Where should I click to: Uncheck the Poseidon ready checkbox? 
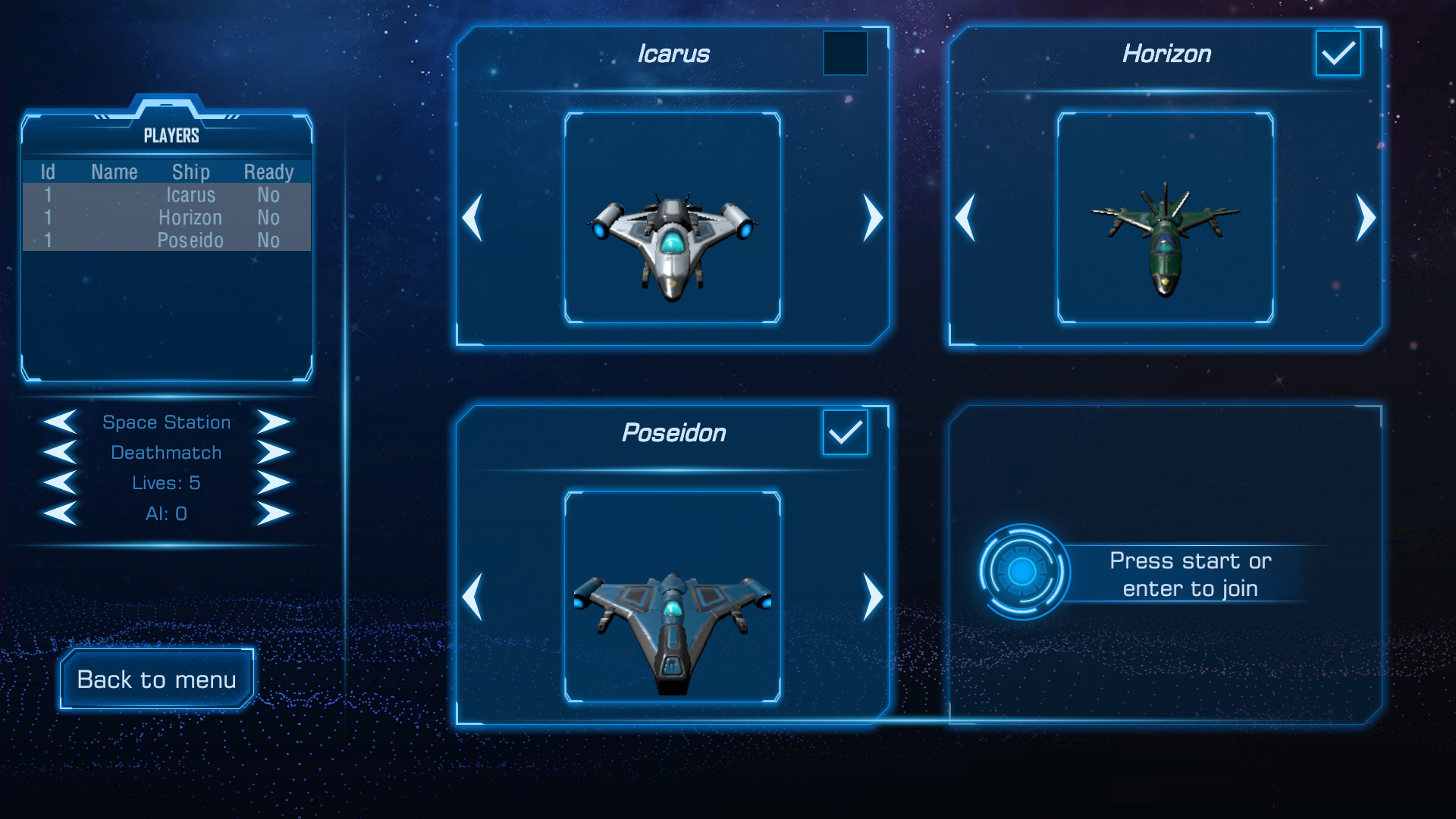(x=844, y=434)
